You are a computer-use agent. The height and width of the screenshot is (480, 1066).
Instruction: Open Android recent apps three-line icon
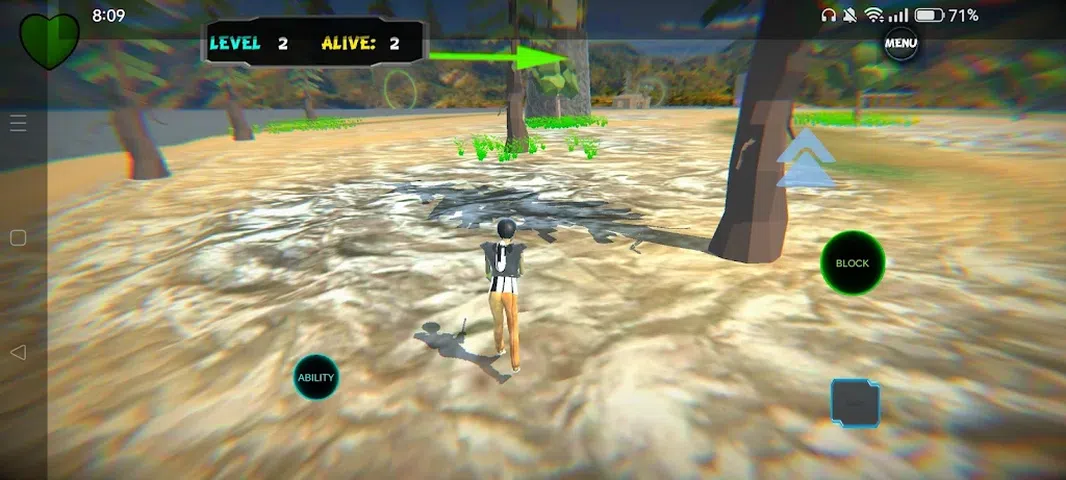[x=18, y=123]
